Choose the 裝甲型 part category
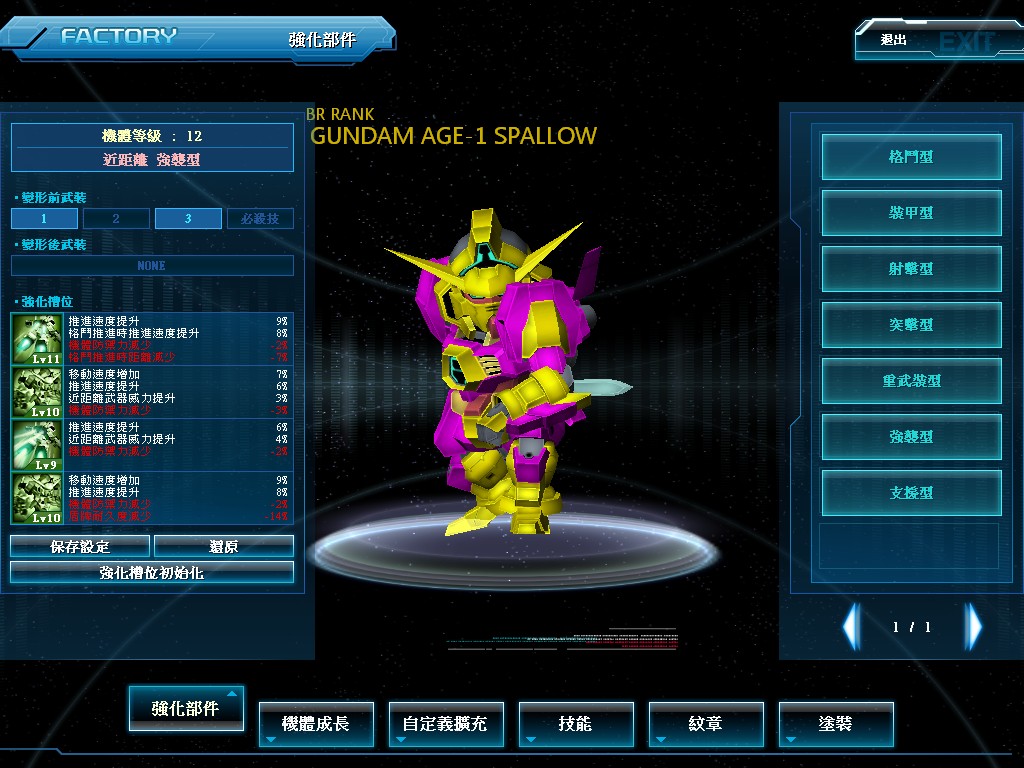Screen dimensions: 1024x768 point(911,213)
